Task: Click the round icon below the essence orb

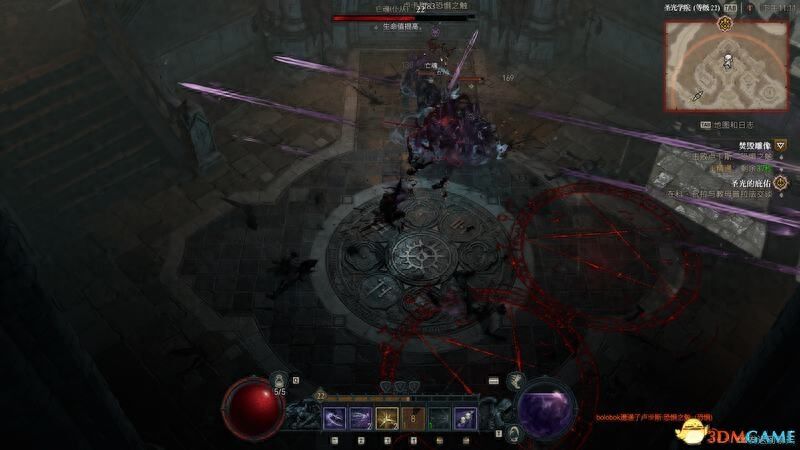Action: 513,432
